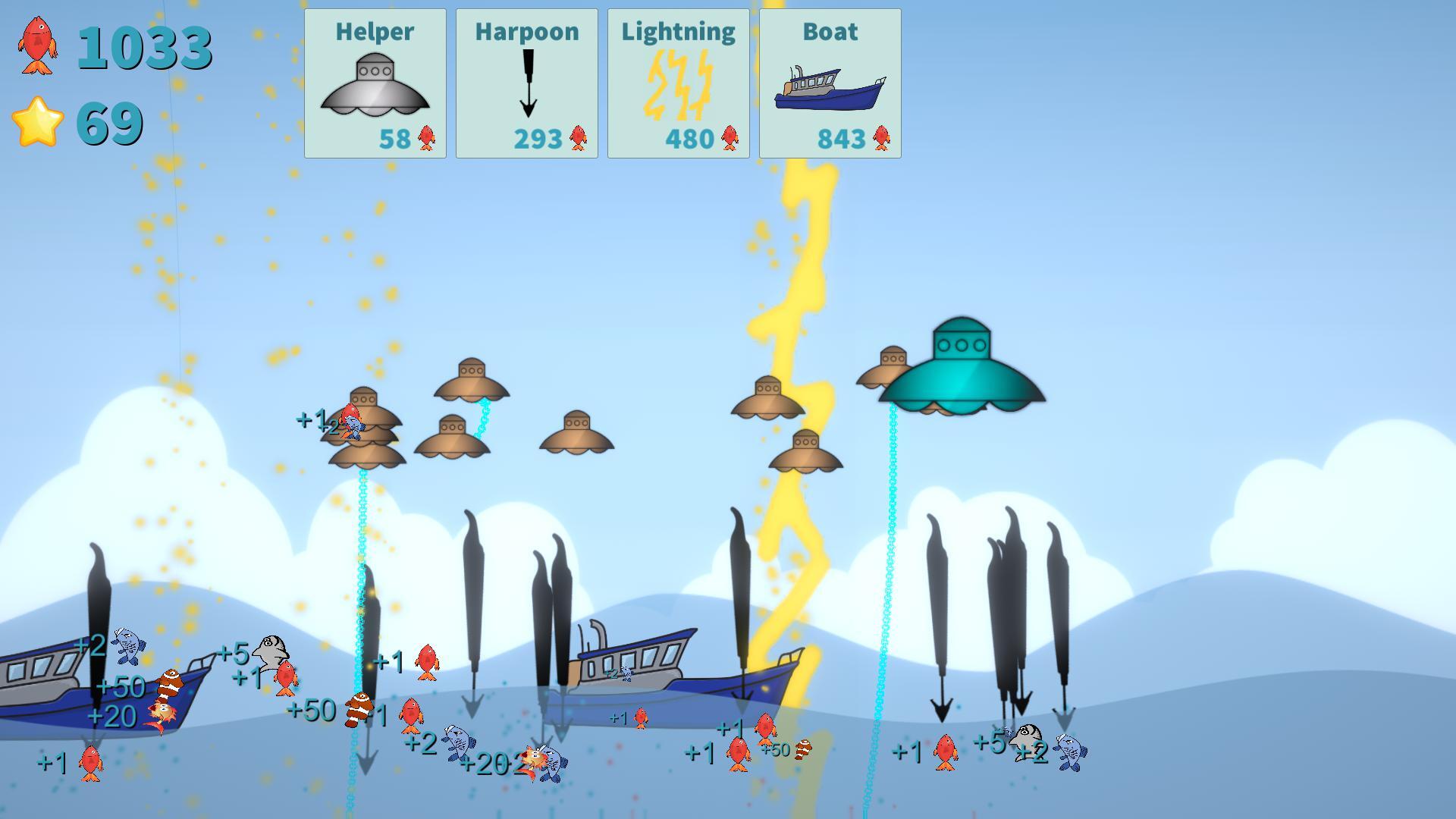Buy a Helper UFO for 58 fish
The width and height of the screenshot is (1456, 819).
pyautogui.click(x=375, y=83)
